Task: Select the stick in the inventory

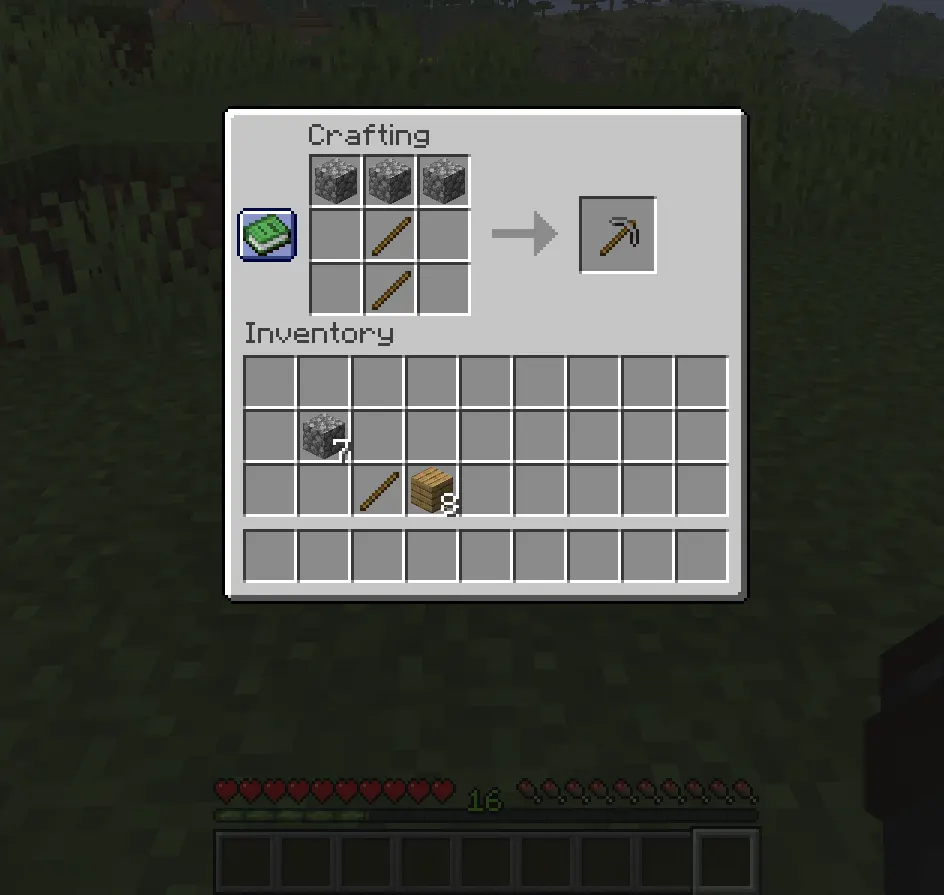Action: pyautogui.click(x=378, y=491)
